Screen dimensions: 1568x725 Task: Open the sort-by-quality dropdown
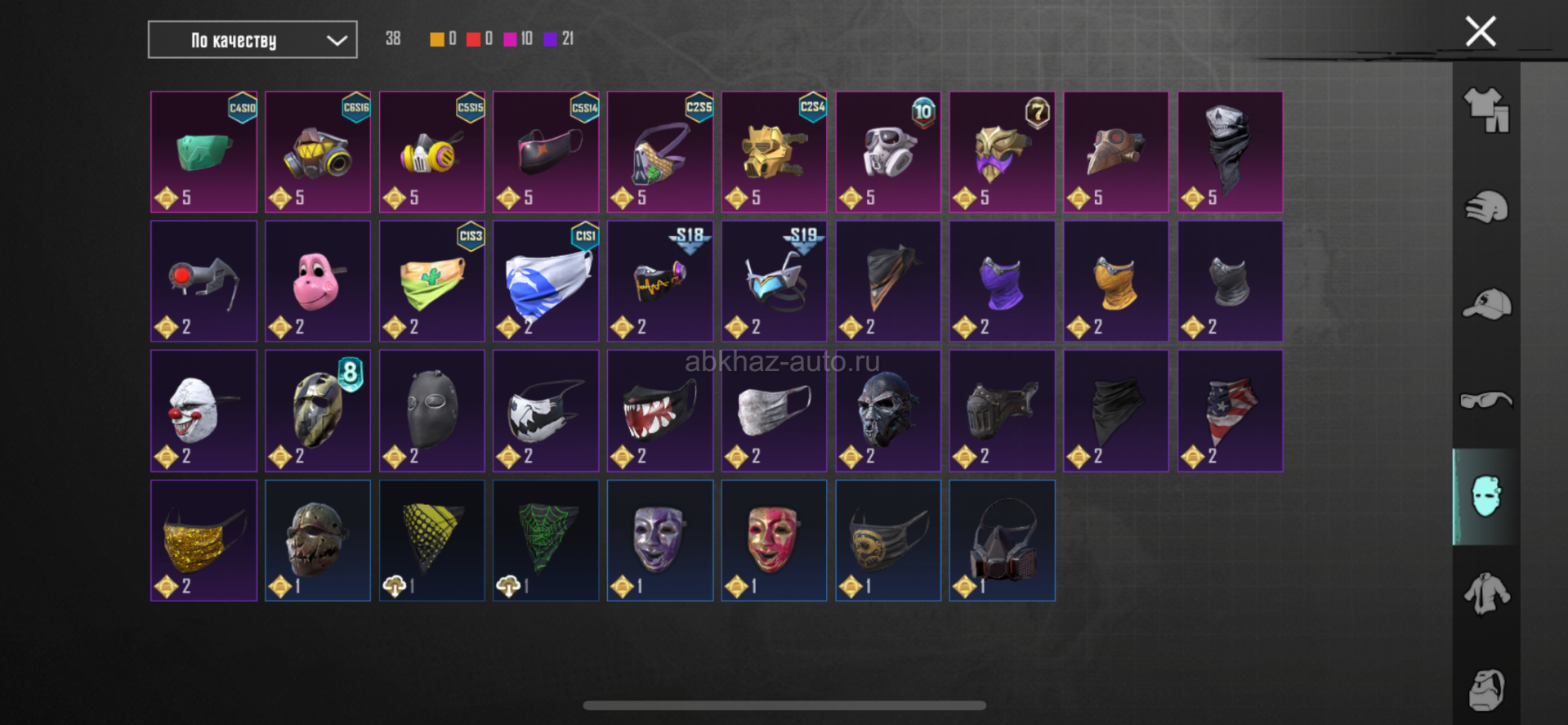pyautogui.click(x=252, y=40)
